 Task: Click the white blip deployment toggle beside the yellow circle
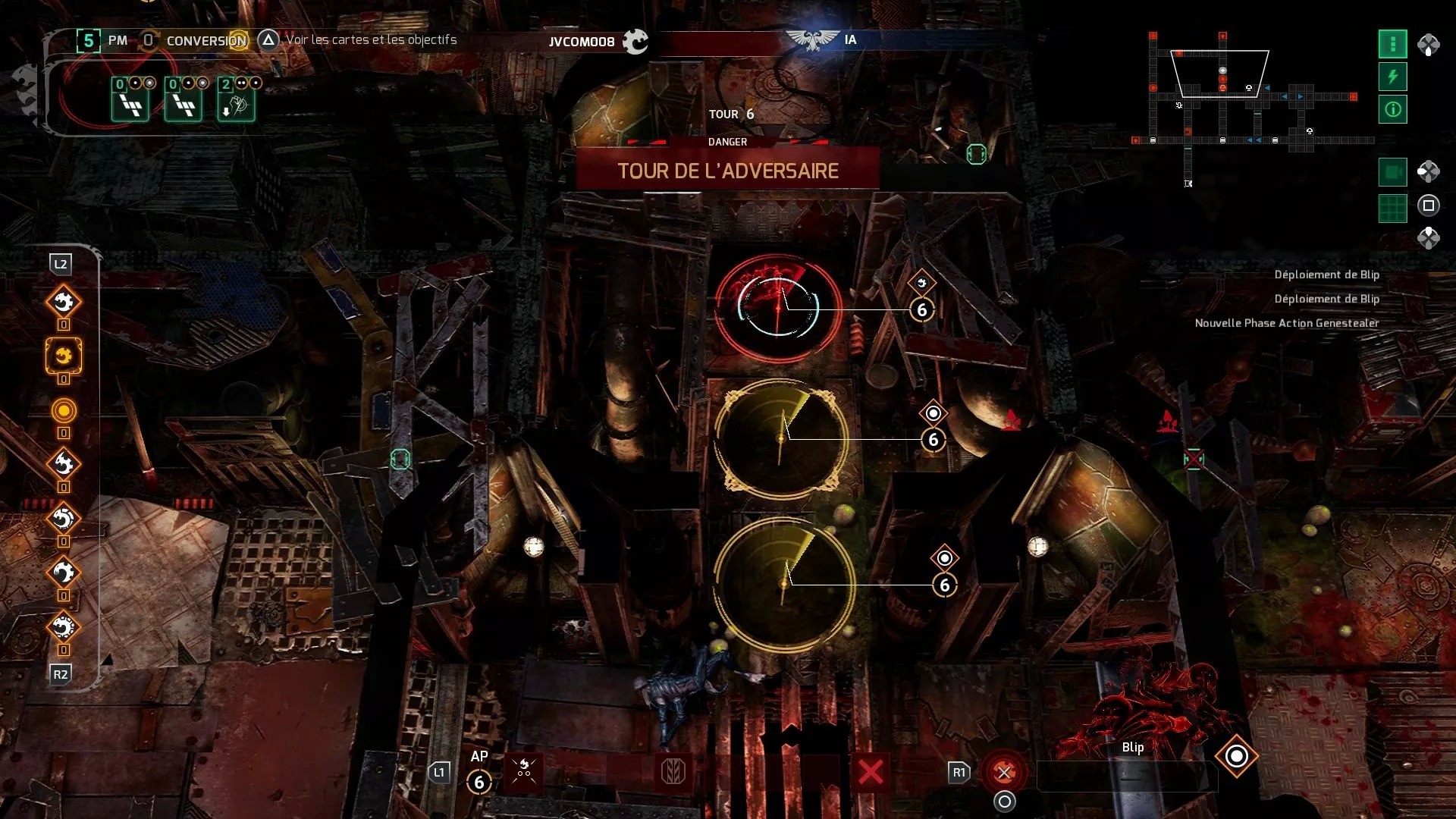pyautogui.click(x=933, y=412)
